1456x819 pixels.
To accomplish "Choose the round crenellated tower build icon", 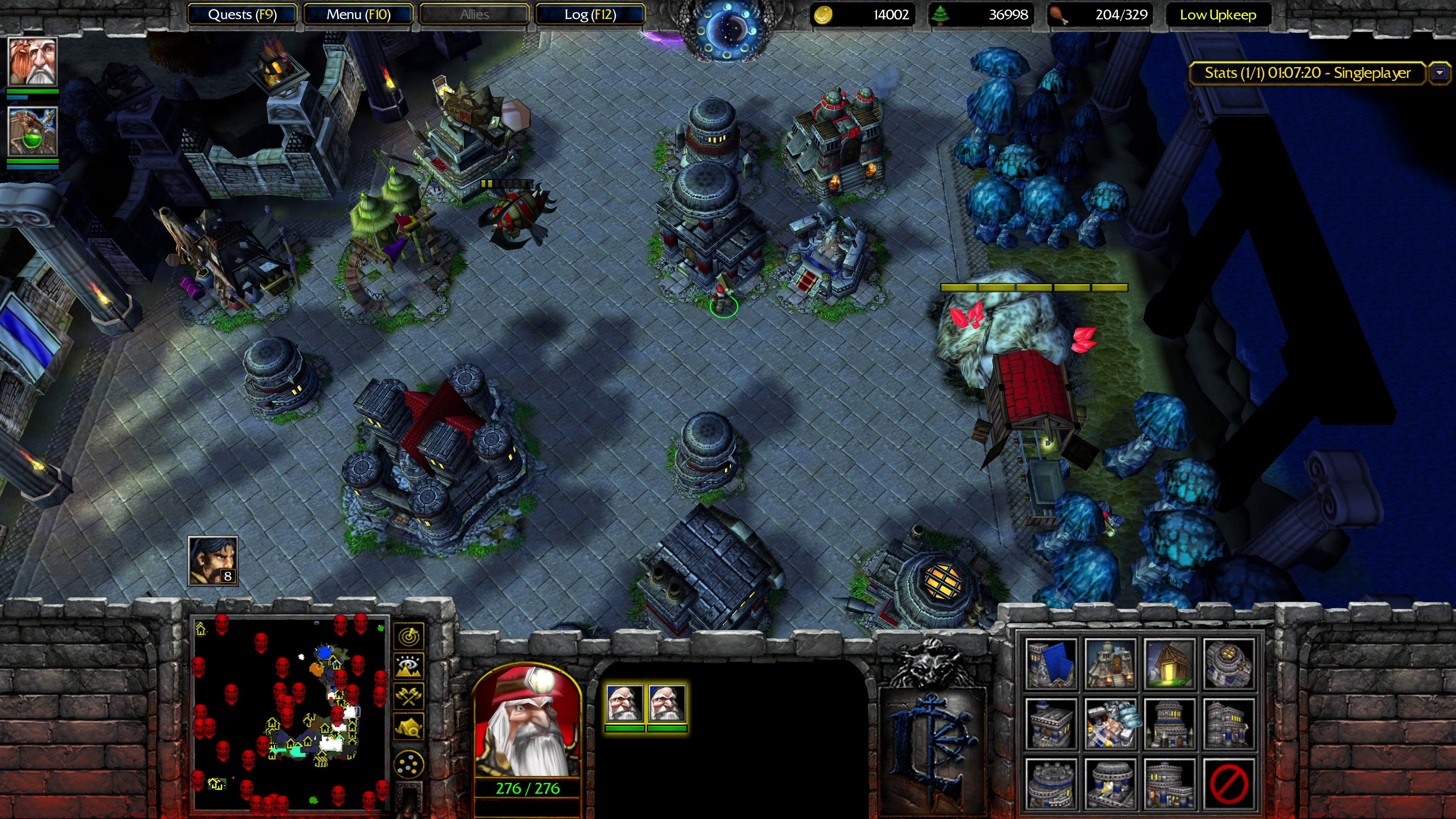I will [1051, 784].
